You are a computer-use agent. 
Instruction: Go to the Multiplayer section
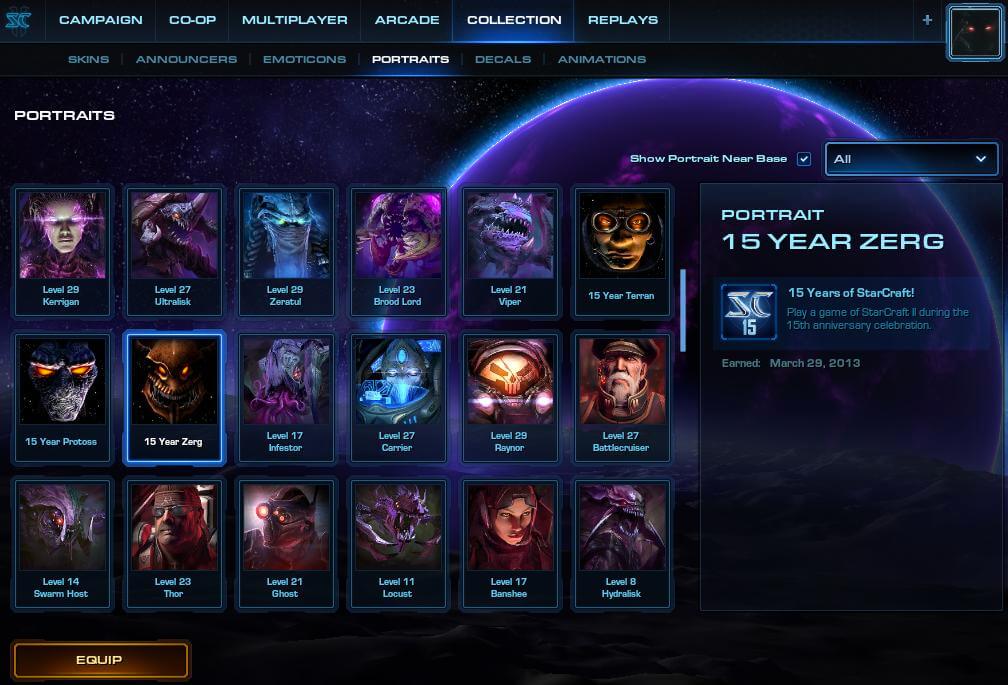click(295, 20)
